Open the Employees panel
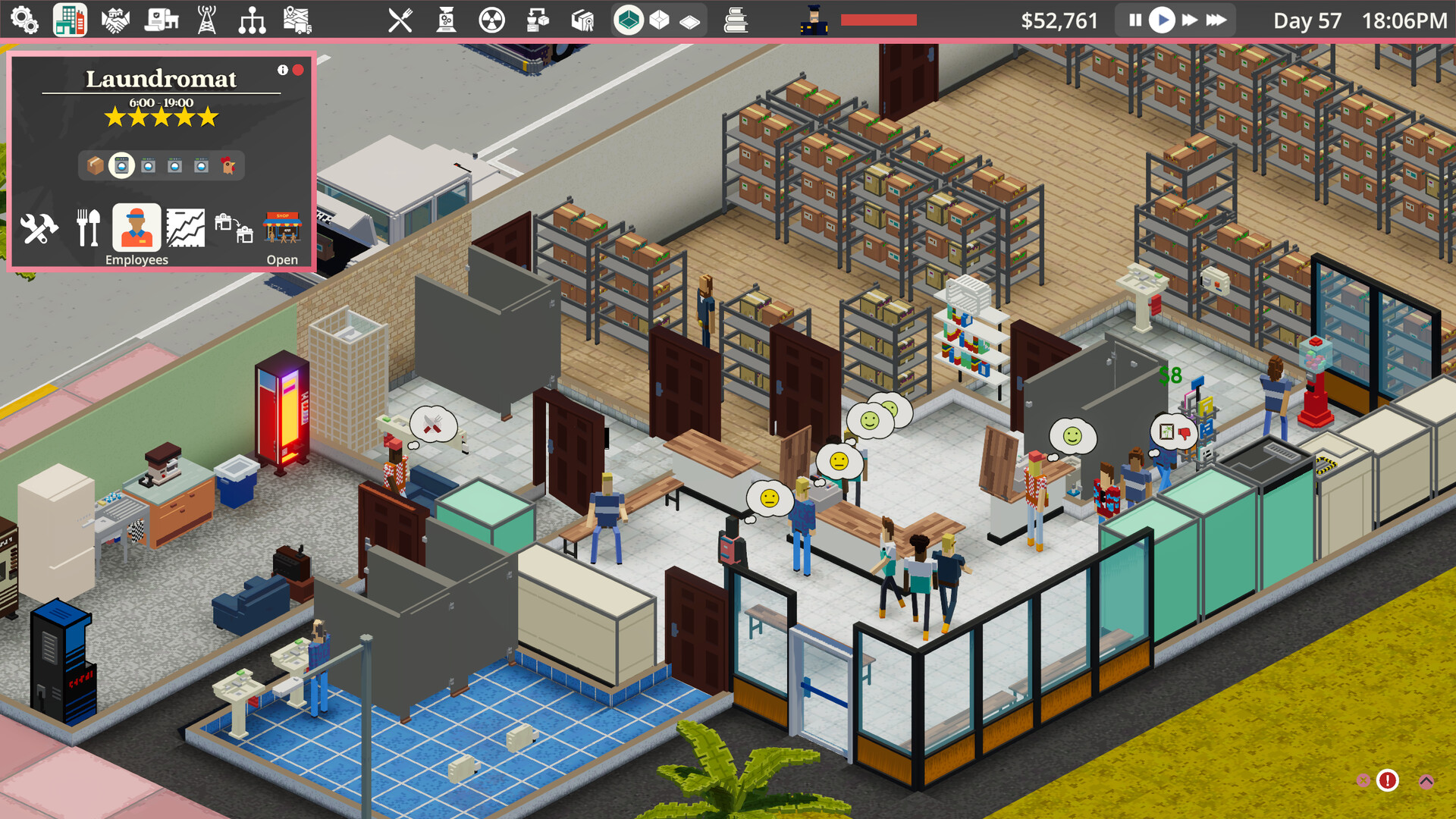Viewport: 1456px width, 819px height. (136, 227)
